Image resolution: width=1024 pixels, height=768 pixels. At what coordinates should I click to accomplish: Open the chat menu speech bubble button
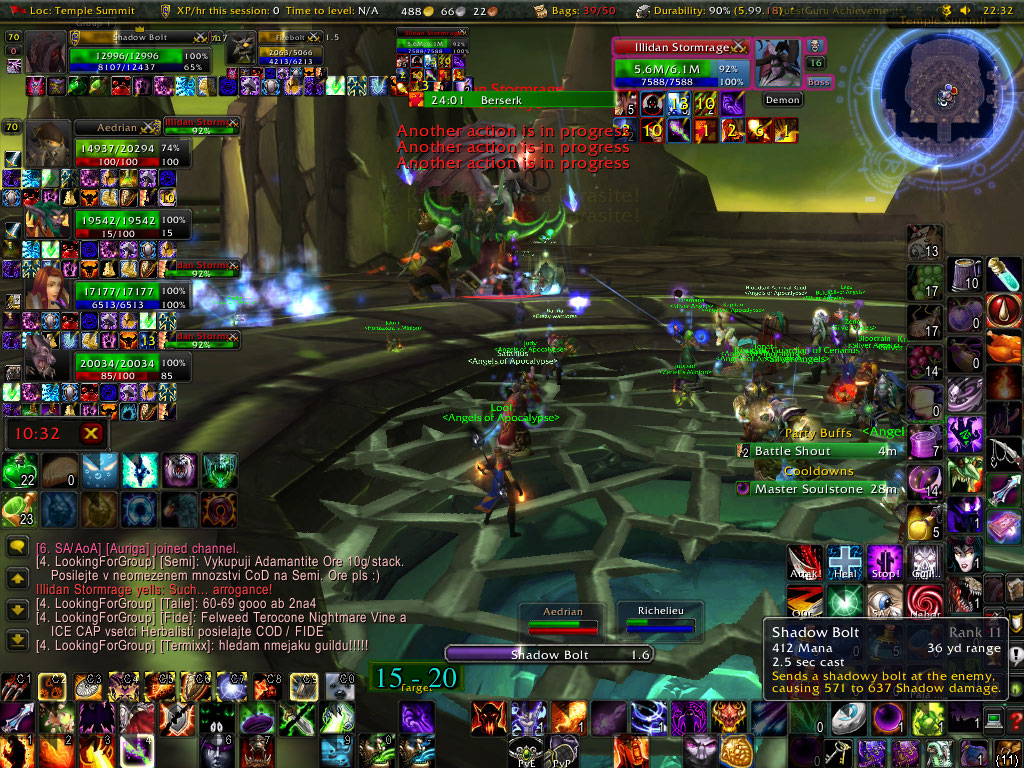click(17, 548)
